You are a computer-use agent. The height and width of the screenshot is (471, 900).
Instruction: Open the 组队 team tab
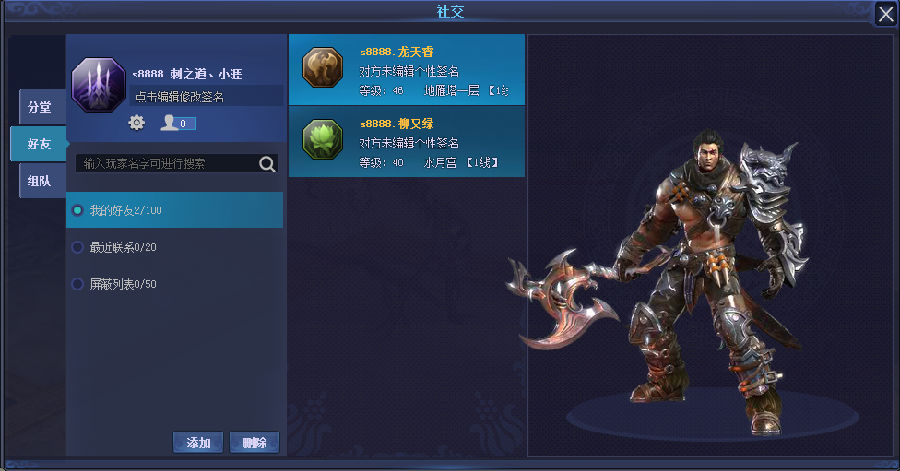[x=40, y=181]
